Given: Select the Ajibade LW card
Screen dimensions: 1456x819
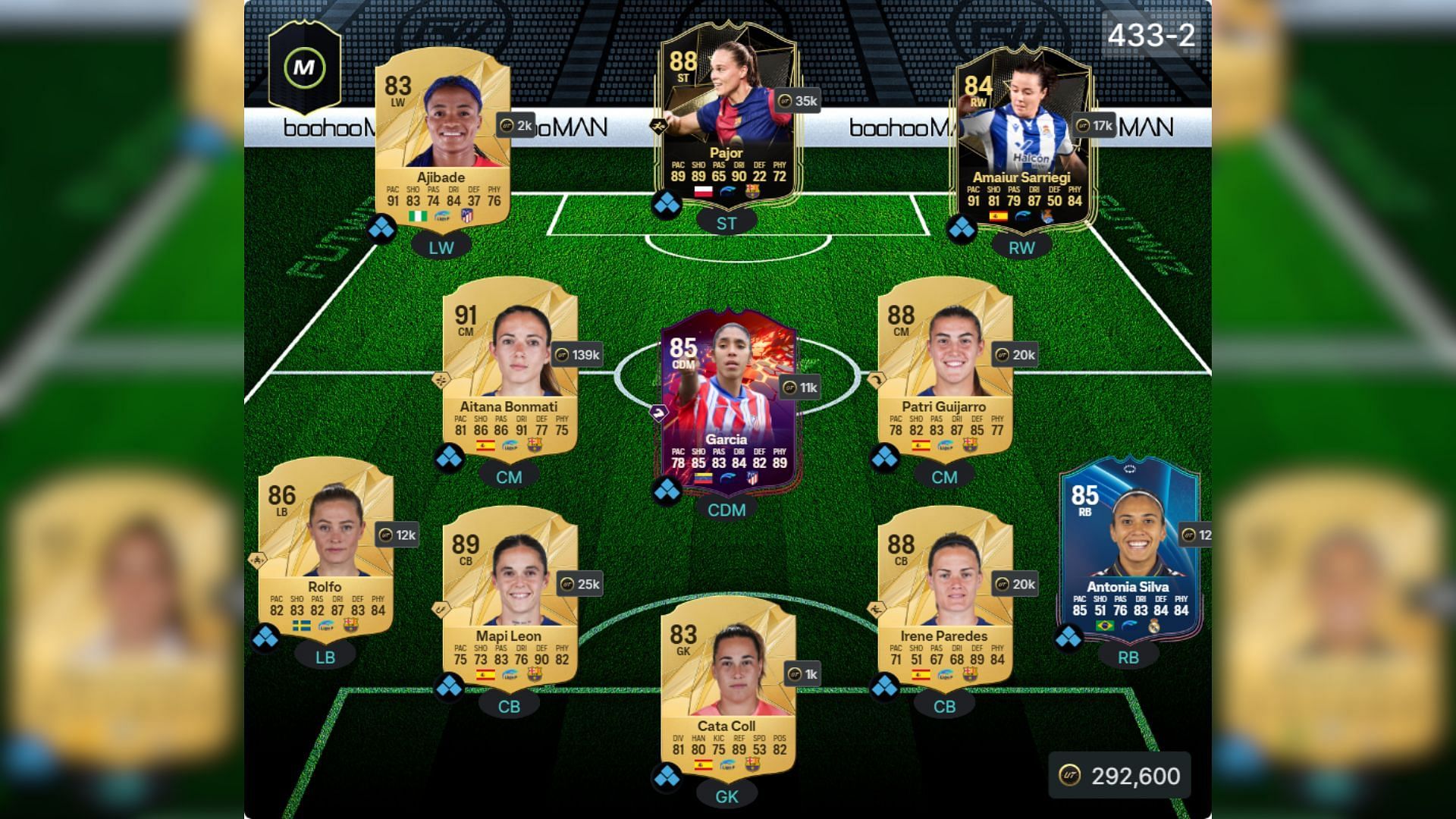Looking at the screenshot, I should [442, 136].
